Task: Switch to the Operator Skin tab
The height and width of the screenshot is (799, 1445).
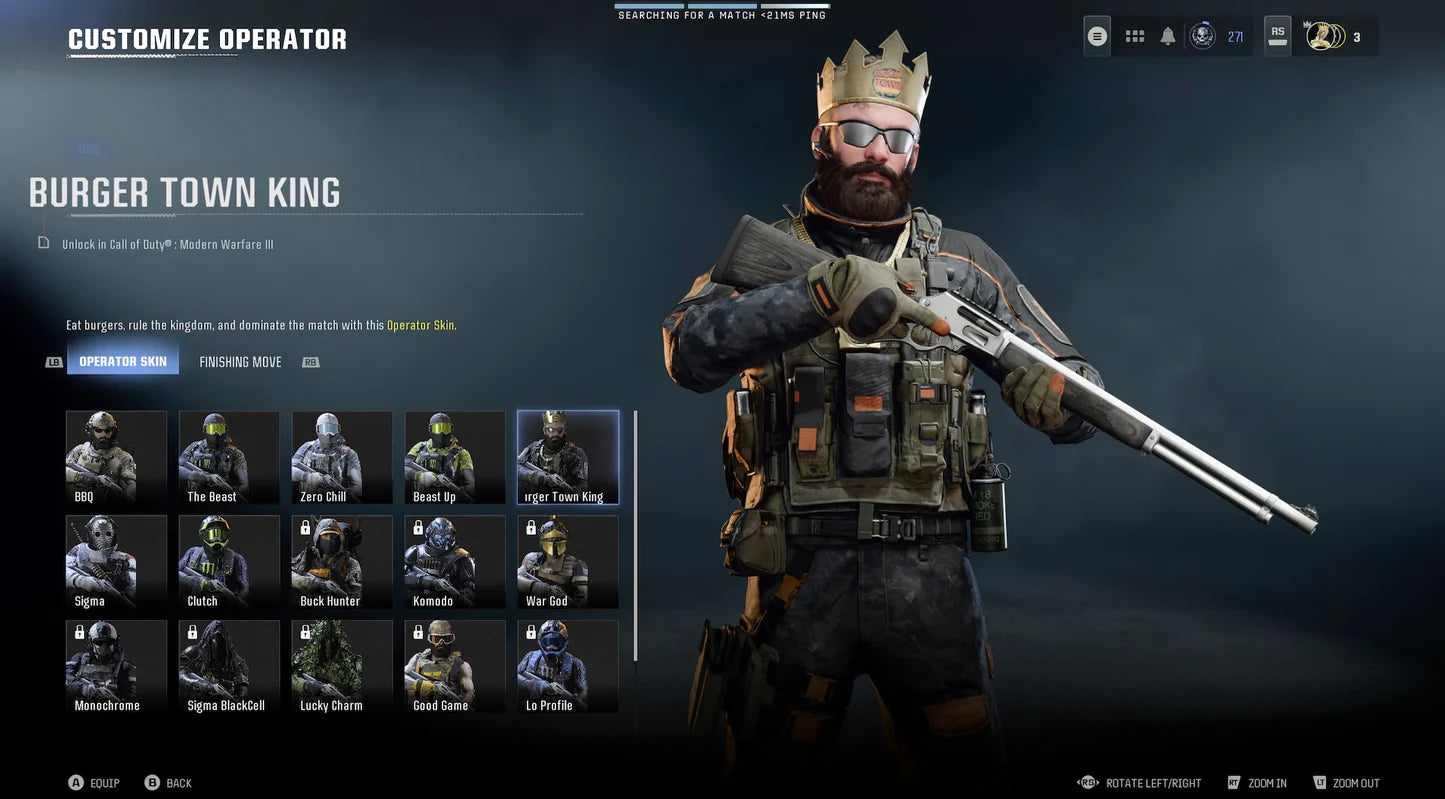Action: pos(123,359)
